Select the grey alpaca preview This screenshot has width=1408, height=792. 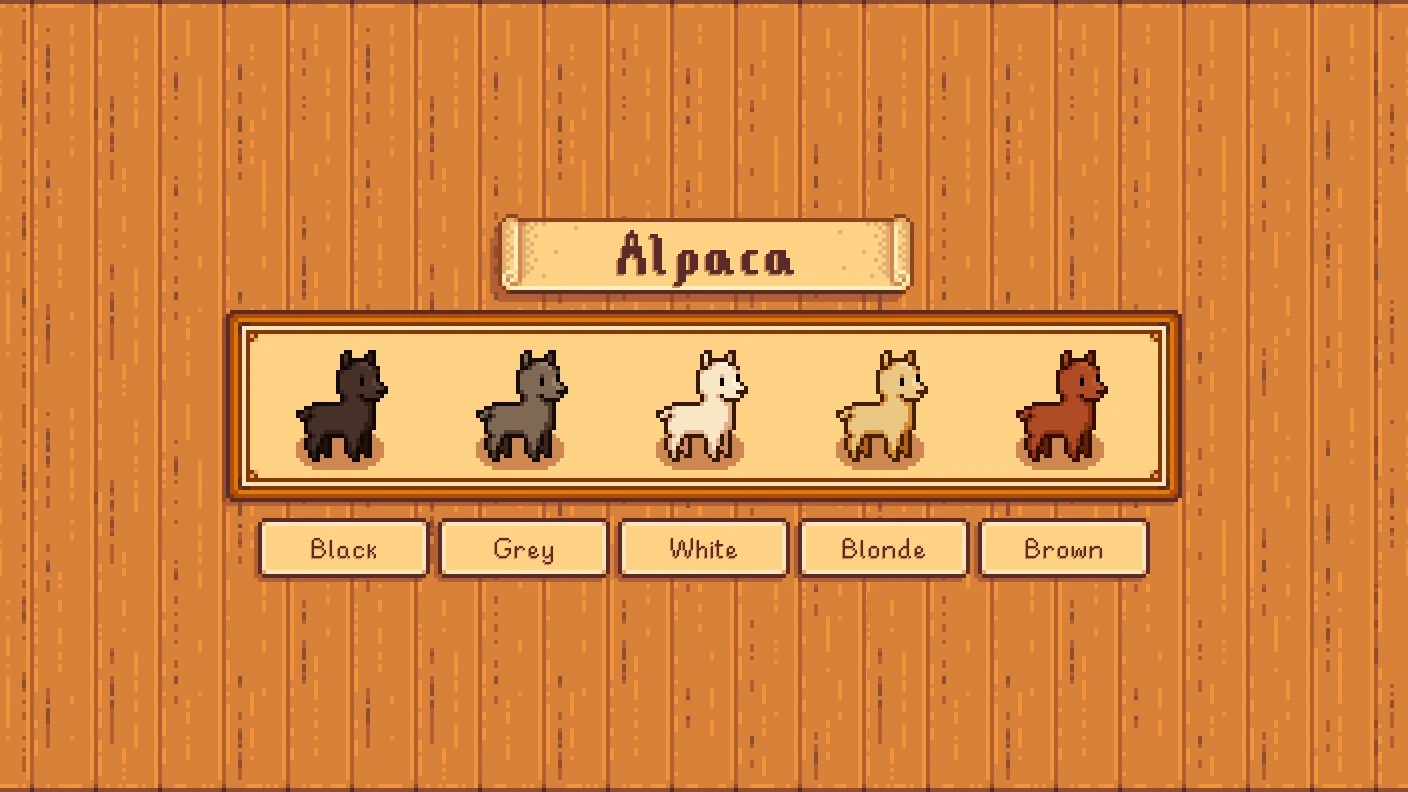[522, 407]
